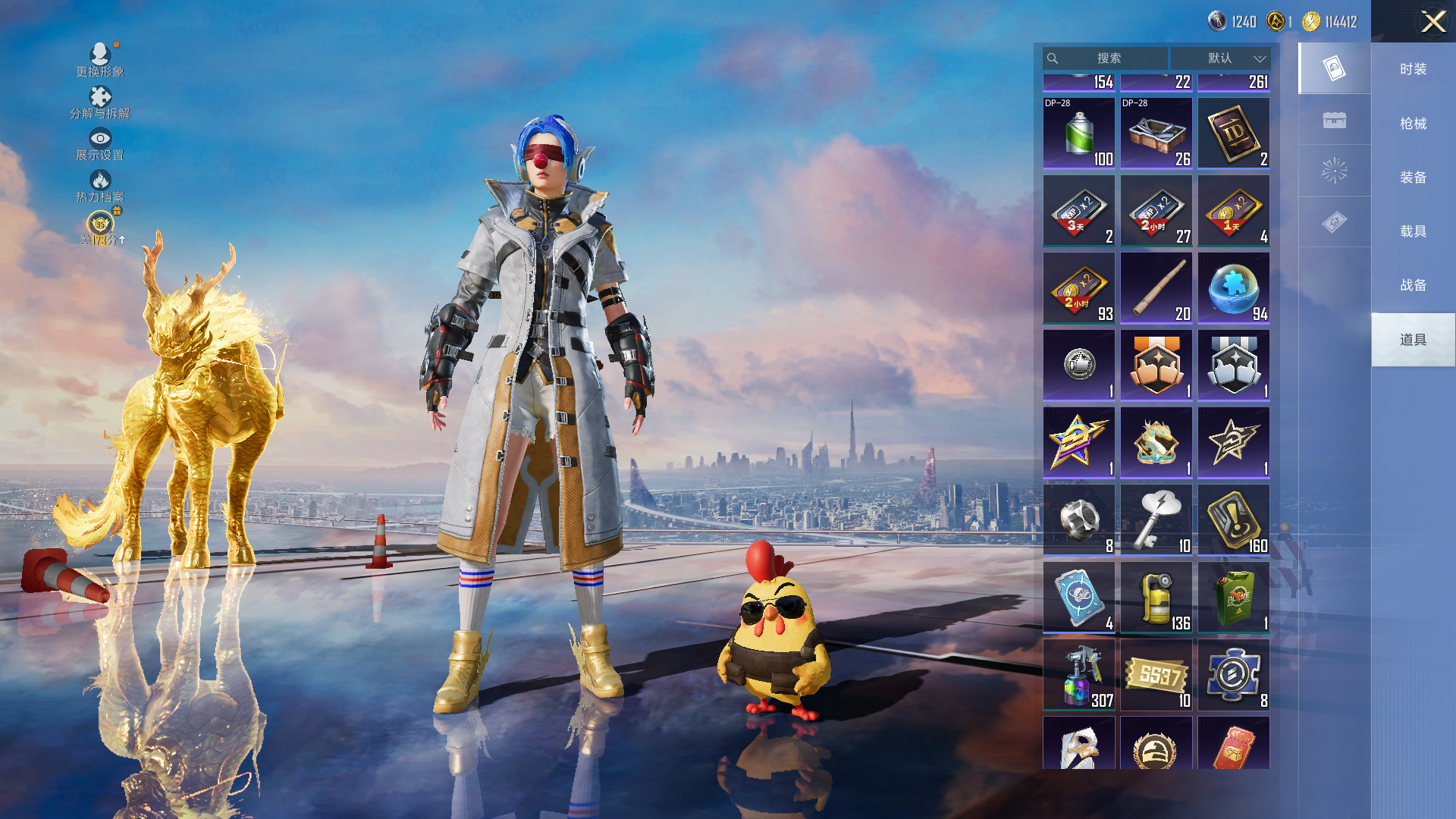The width and height of the screenshot is (1456, 819).
Task: Select the DP-28 green spray can item
Action: tap(1078, 133)
